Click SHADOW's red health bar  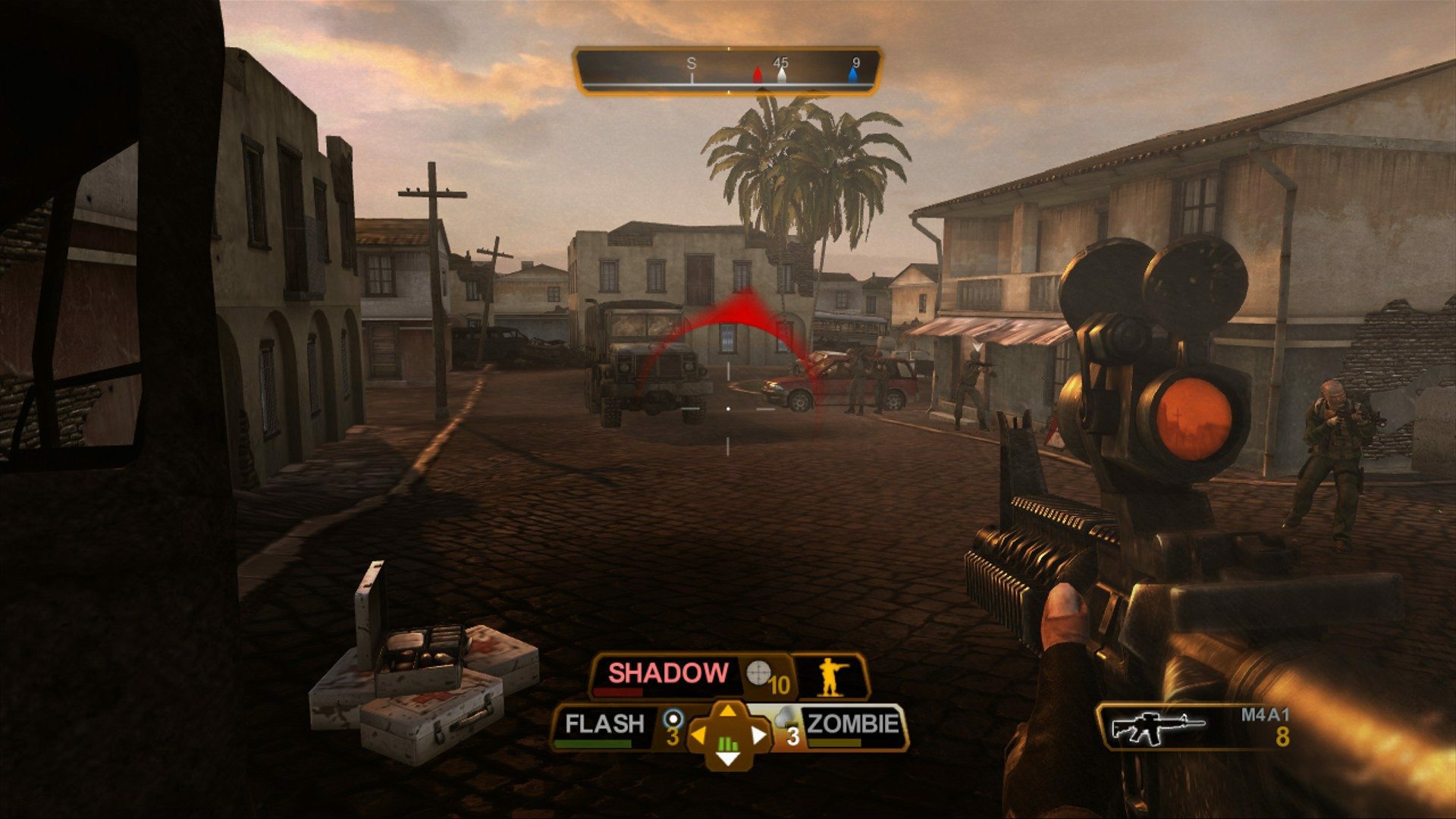618,691
